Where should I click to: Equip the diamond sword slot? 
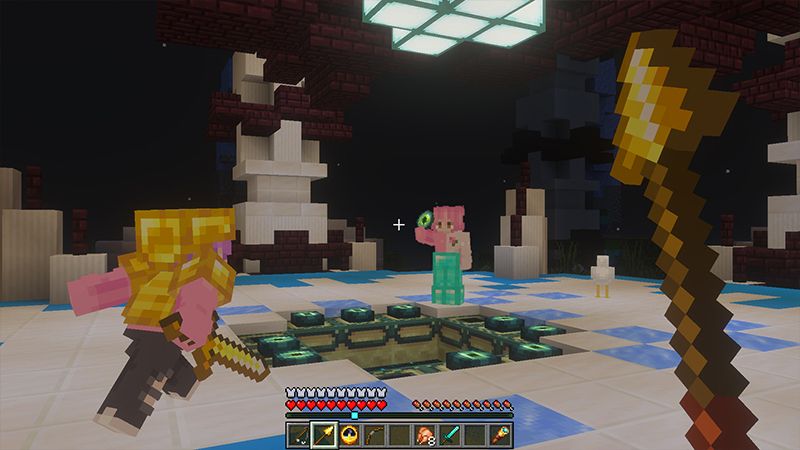450,434
